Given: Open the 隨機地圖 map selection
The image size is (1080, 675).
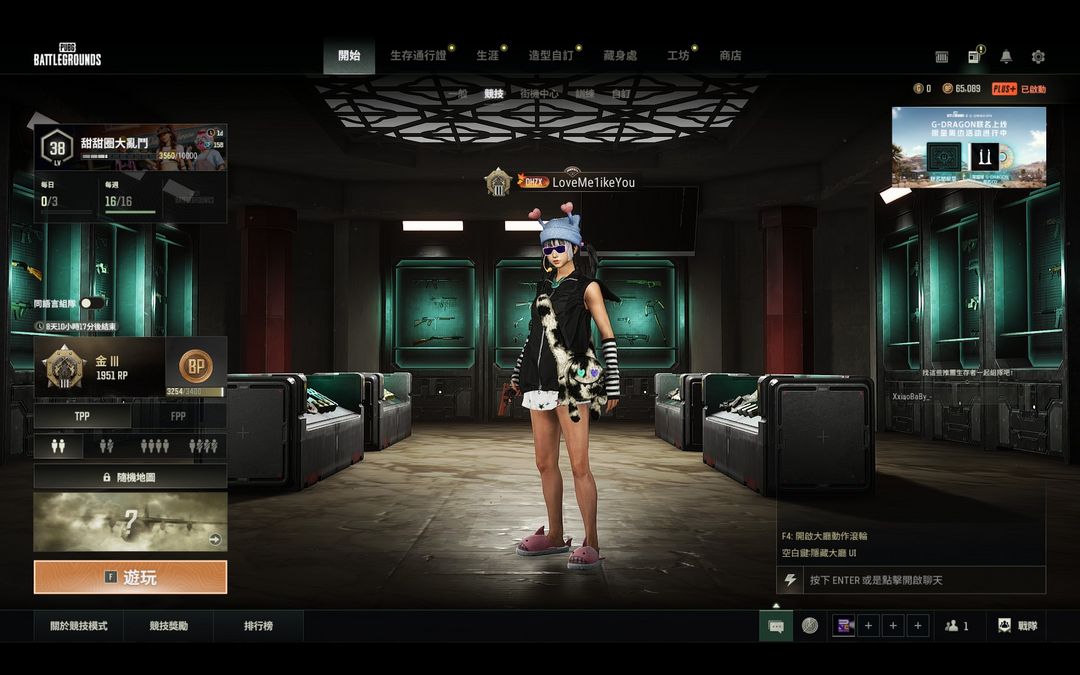Looking at the screenshot, I should 130,477.
